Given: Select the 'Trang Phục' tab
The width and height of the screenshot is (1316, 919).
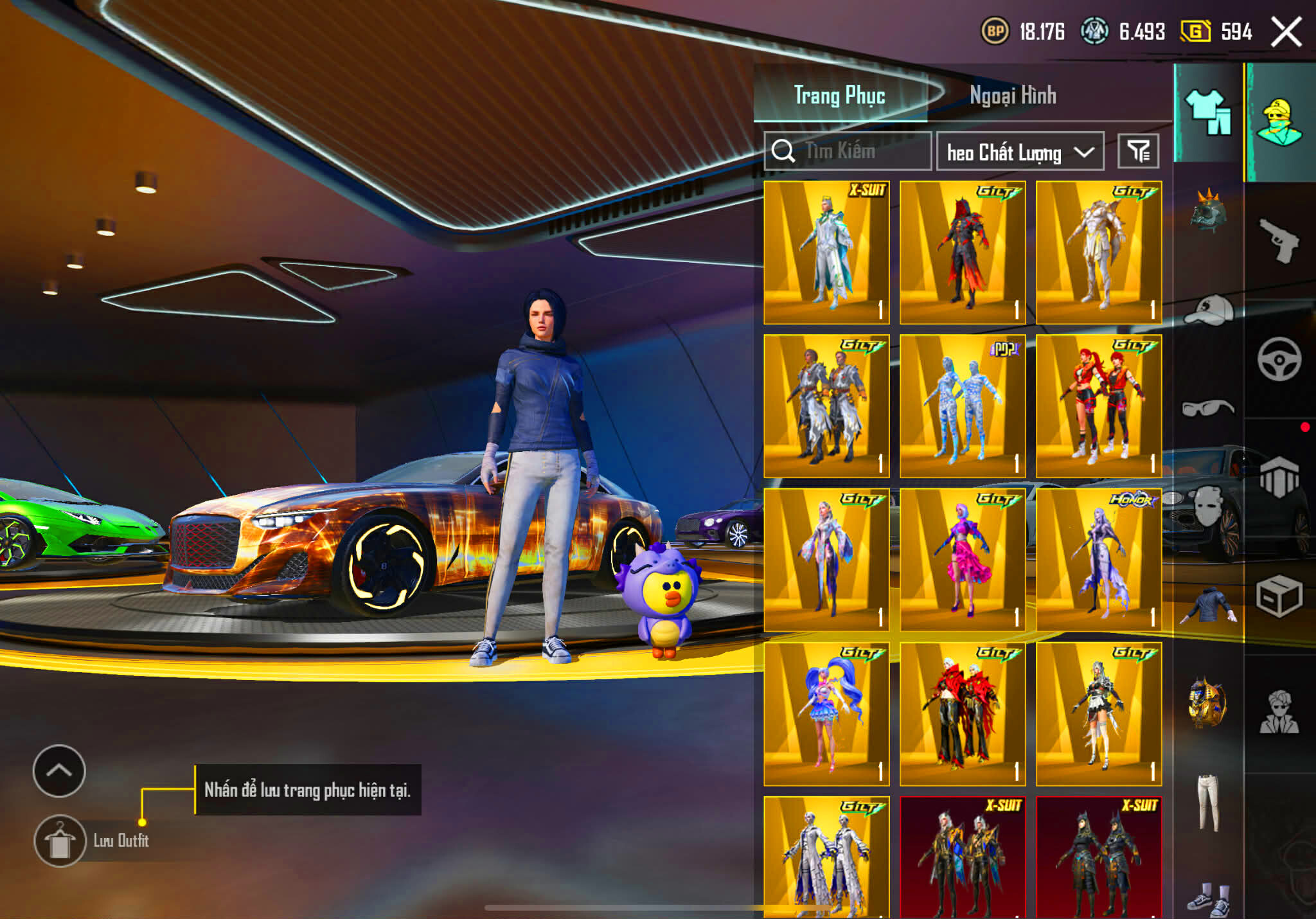Looking at the screenshot, I should [842, 96].
